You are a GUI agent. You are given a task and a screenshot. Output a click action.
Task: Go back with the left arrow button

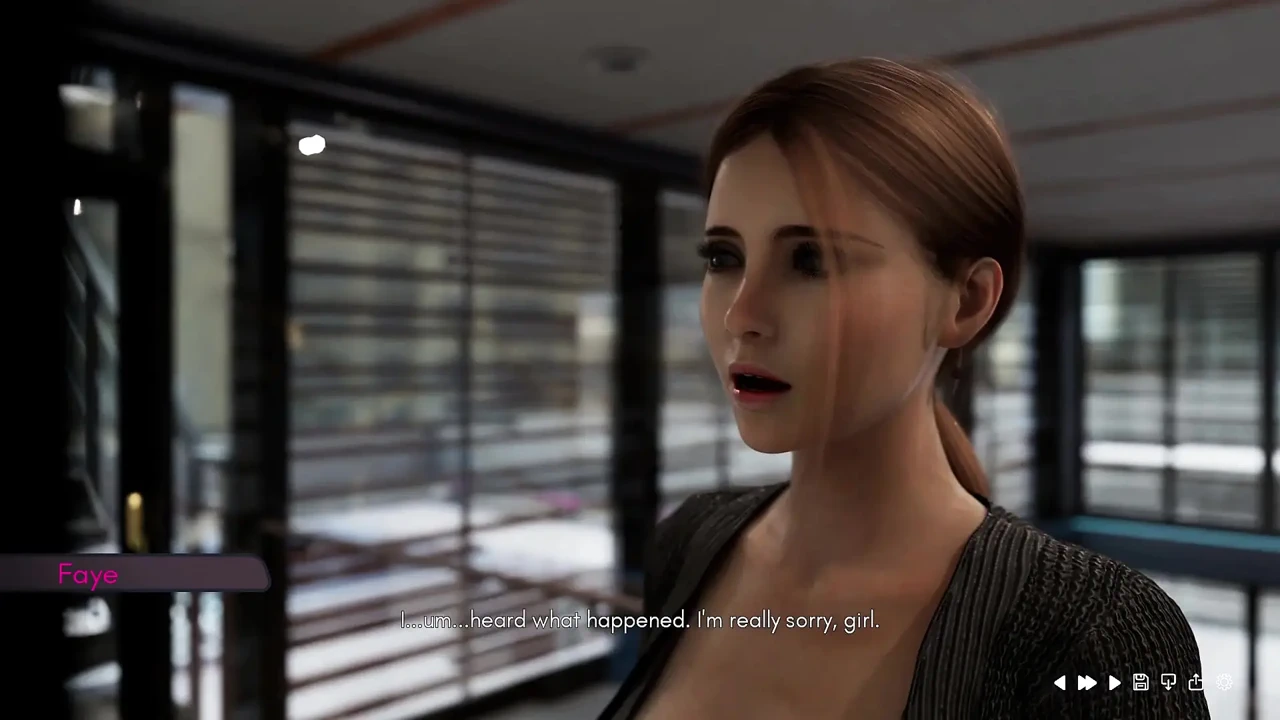coord(1060,683)
